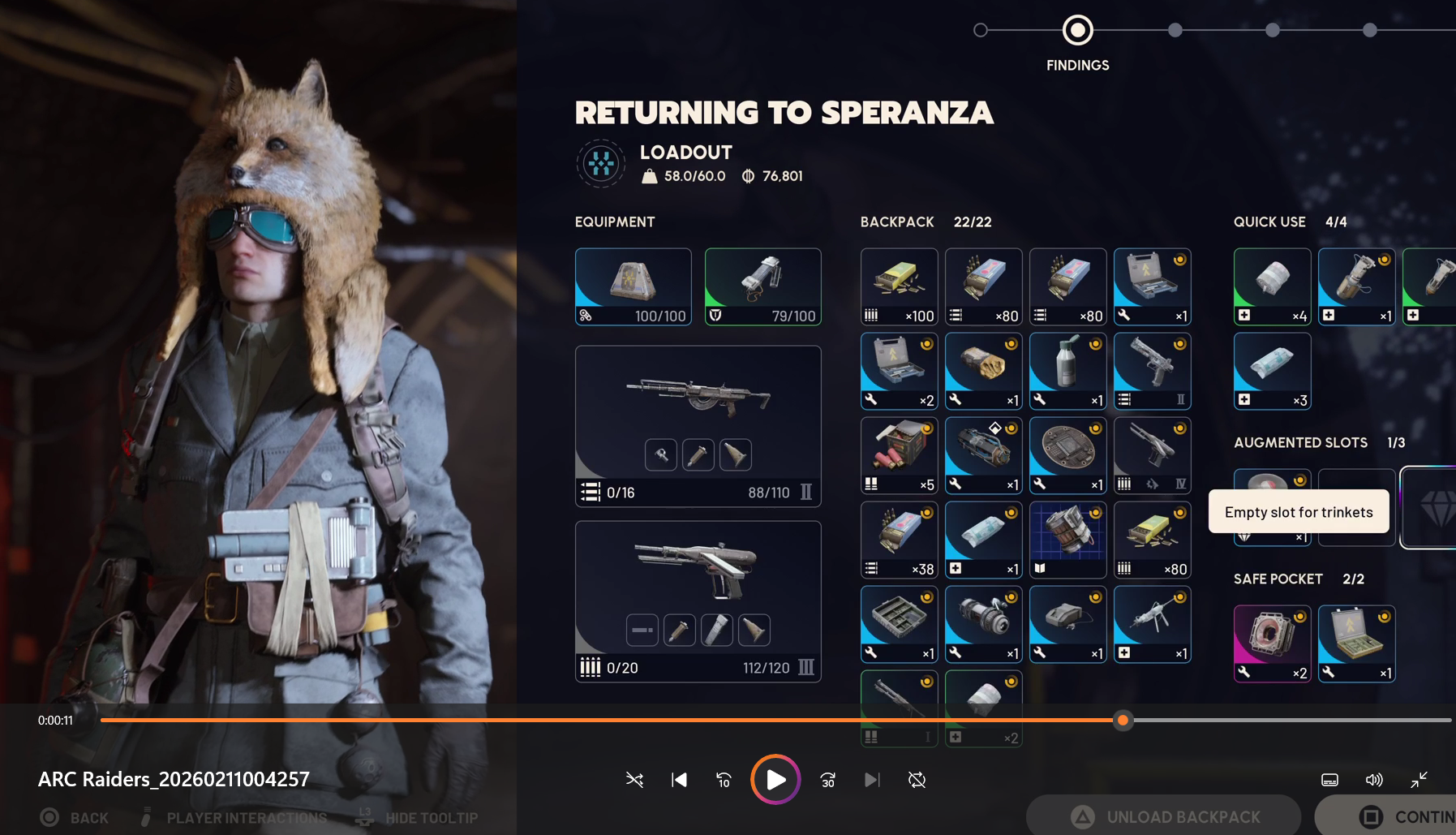Select the yellow ammo stack of 100

coord(899,286)
